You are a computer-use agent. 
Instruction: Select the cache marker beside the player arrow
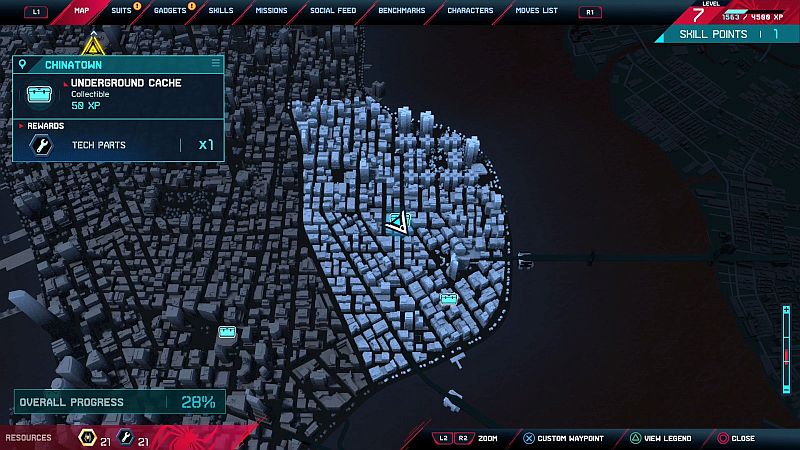click(x=408, y=217)
